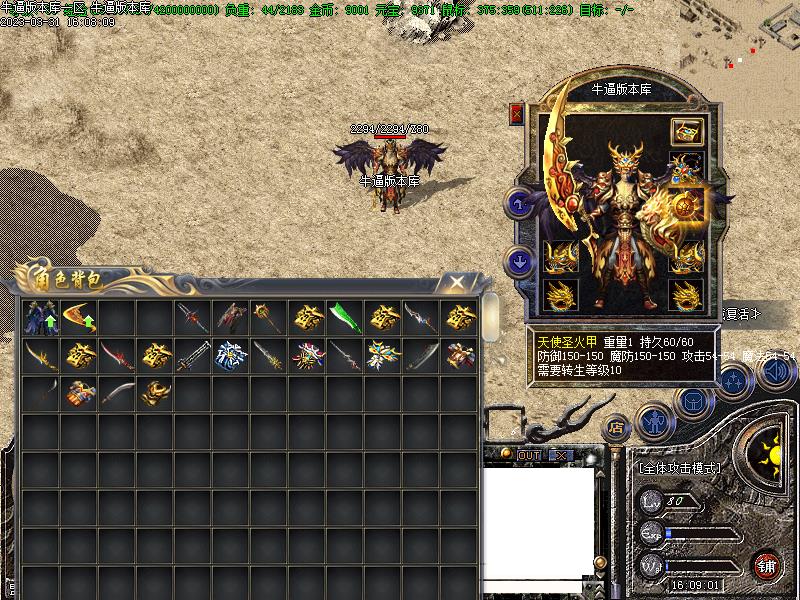The height and width of the screenshot is (600, 800).
Task: Open the character figure round button
Action: click(652, 422)
